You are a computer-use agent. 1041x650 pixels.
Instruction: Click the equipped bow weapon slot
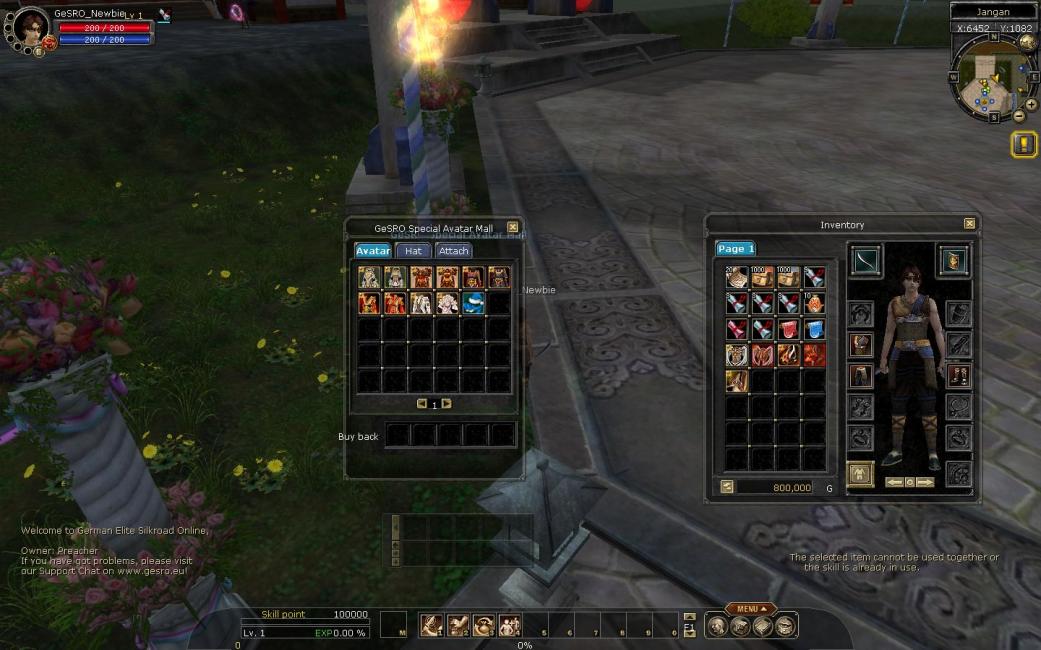[x=865, y=260]
